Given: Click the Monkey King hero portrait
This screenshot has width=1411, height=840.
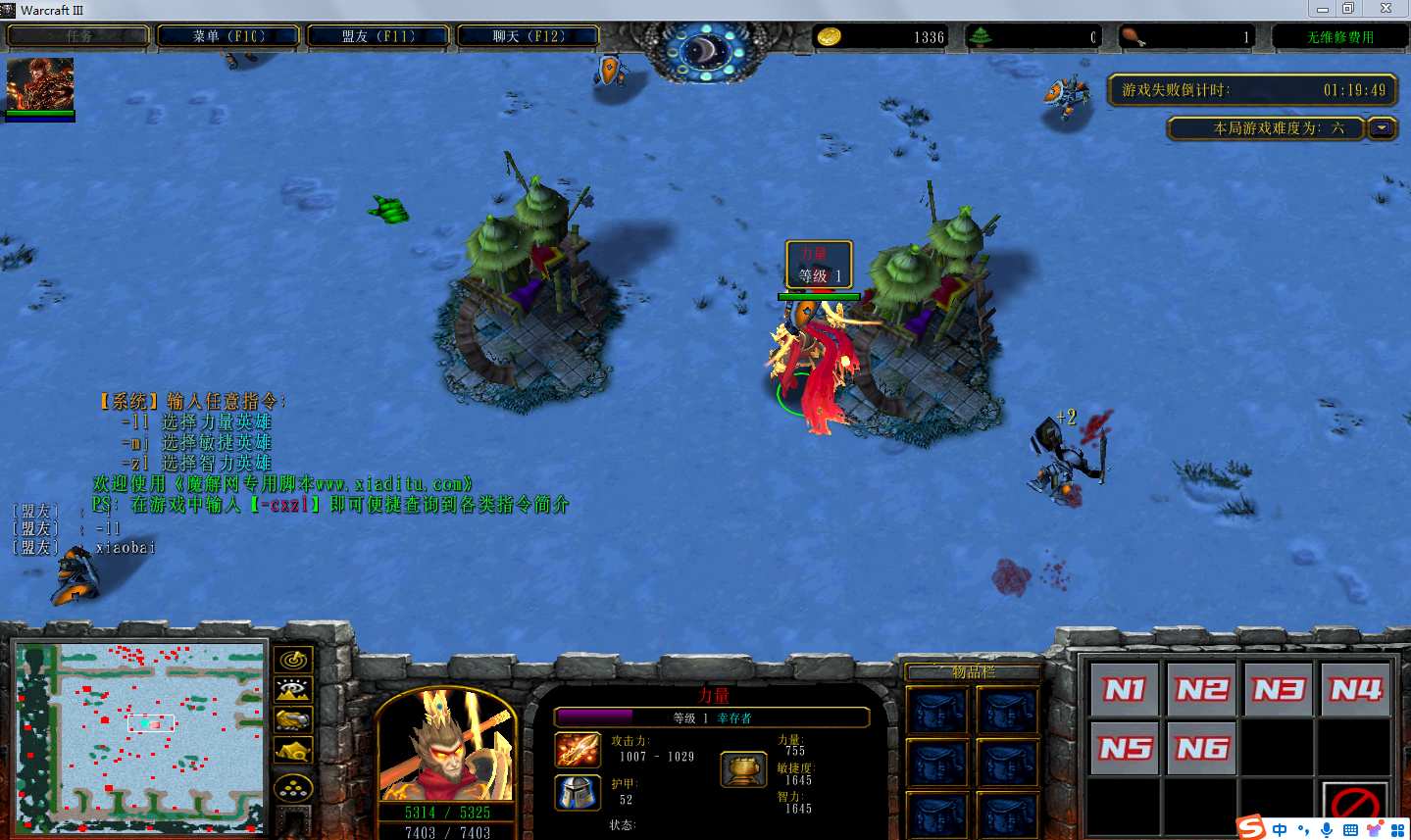Looking at the screenshot, I should (447, 746).
